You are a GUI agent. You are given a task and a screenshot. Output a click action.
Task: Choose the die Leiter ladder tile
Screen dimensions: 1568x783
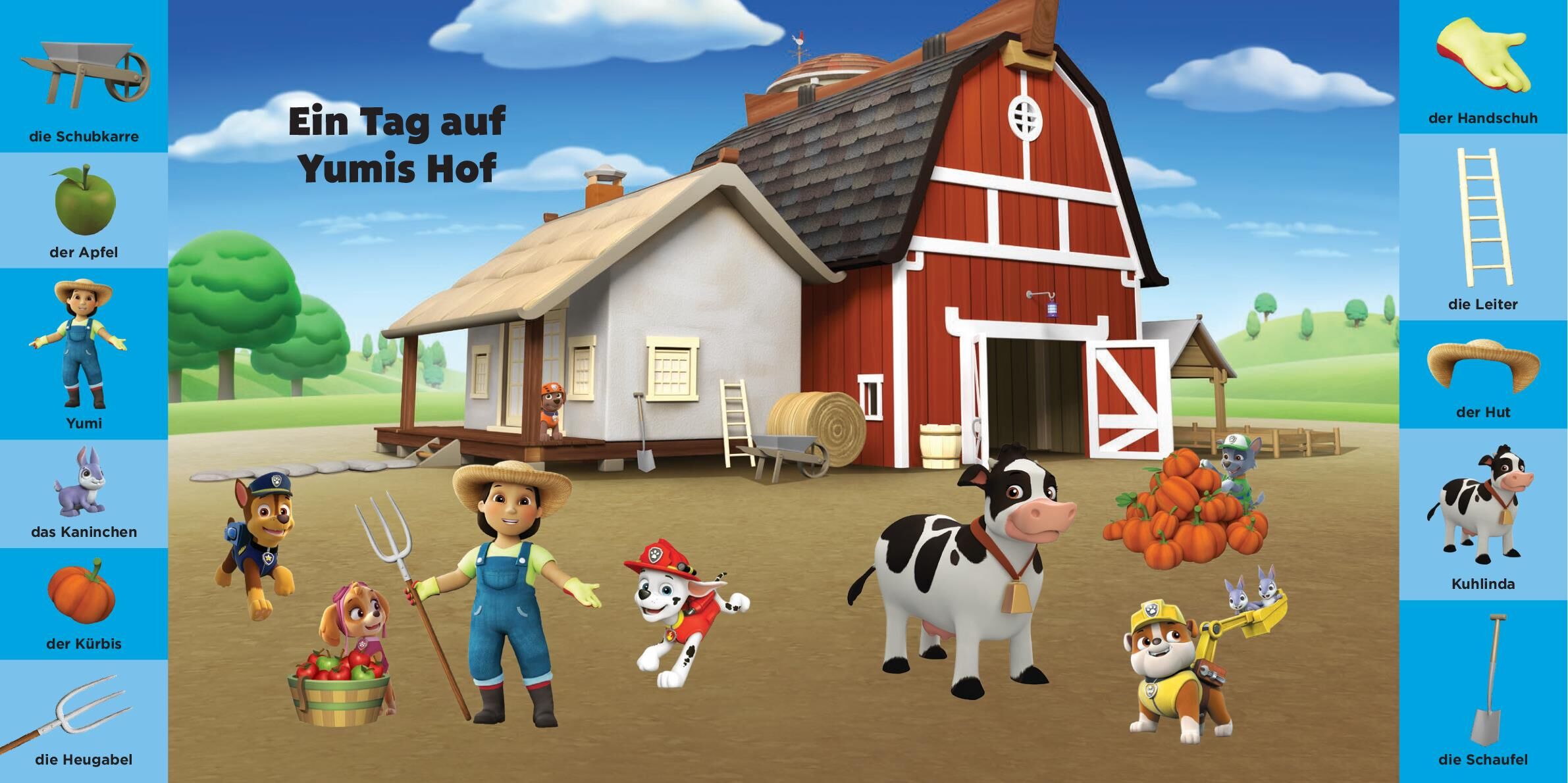pyautogui.click(x=1482, y=226)
